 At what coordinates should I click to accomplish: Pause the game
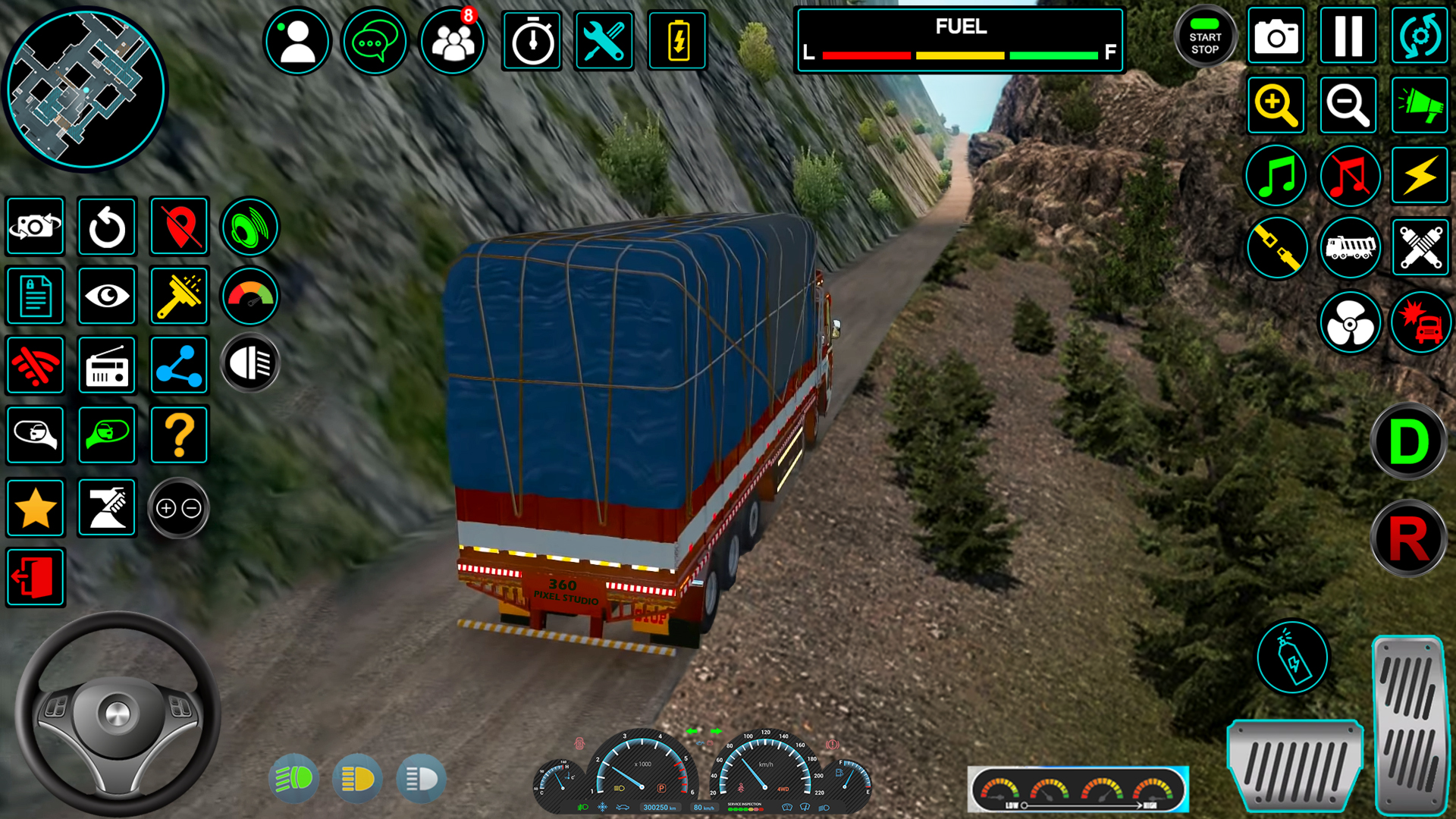pos(1348,36)
